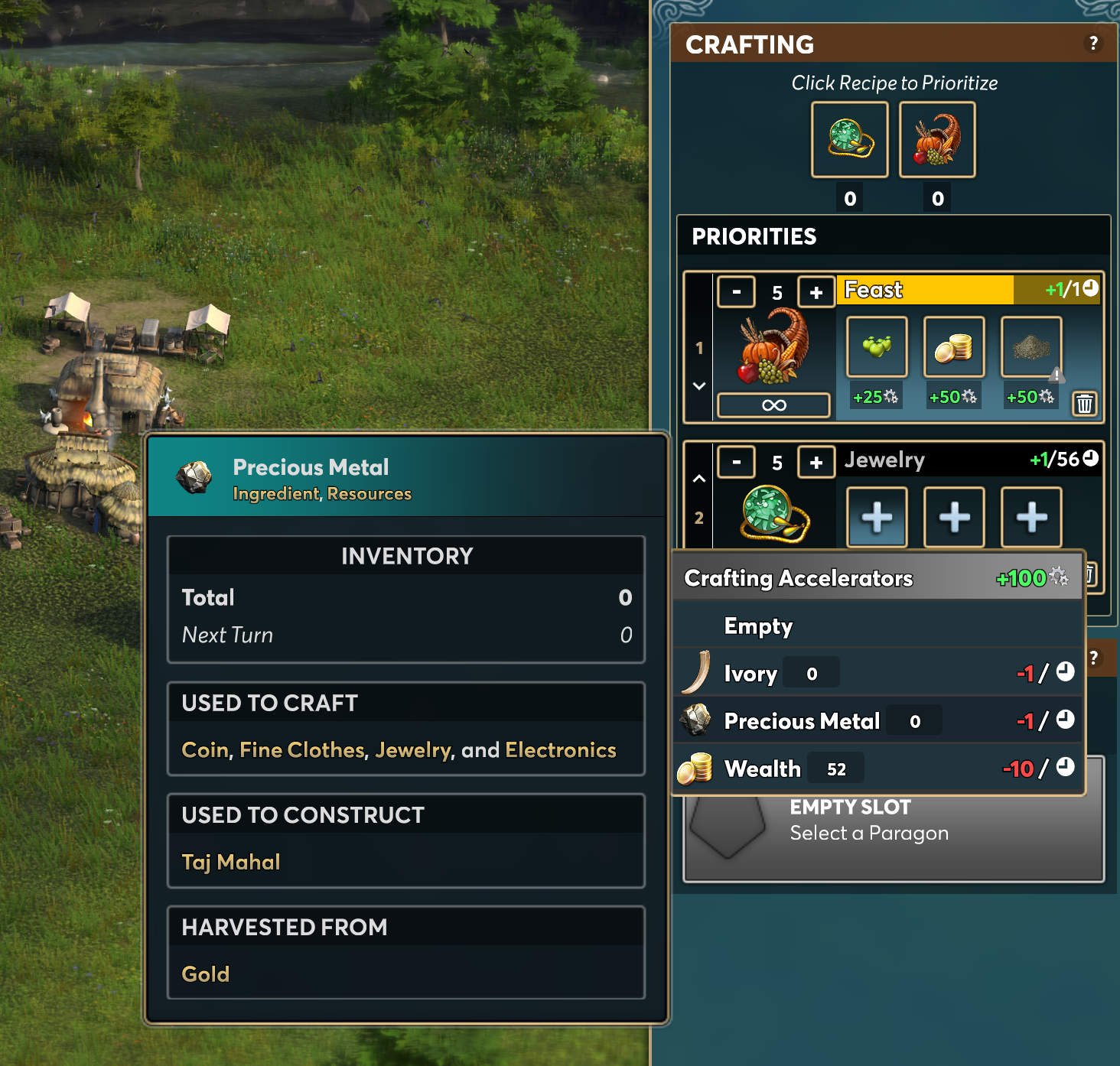
Task: Select the gold coins accelerator slot in Feast
Action: [x=954, y=347]
